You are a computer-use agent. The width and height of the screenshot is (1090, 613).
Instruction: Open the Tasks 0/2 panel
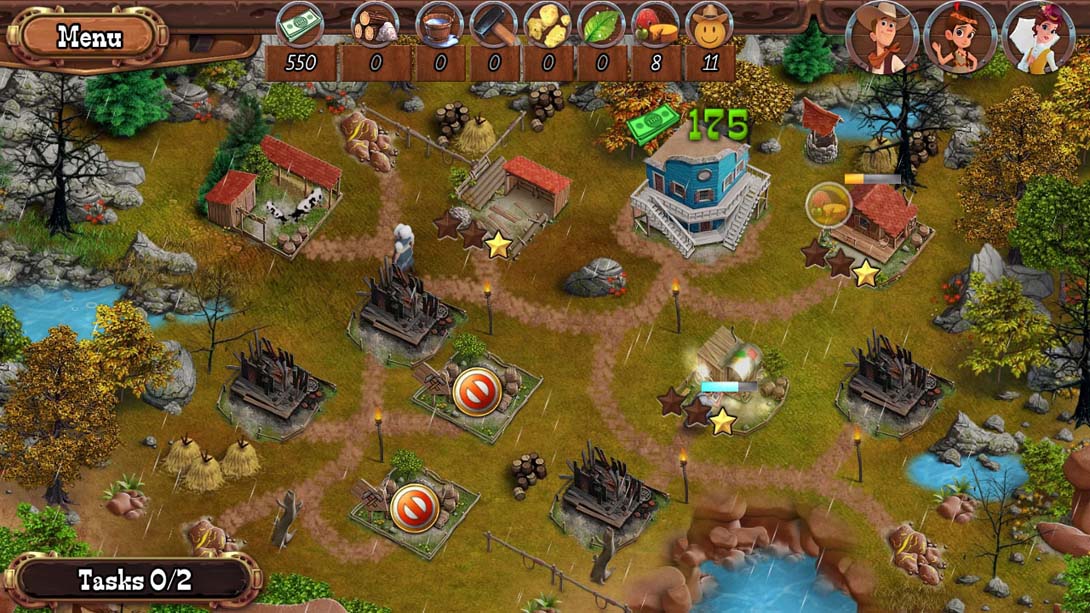(x=134, y=580)
